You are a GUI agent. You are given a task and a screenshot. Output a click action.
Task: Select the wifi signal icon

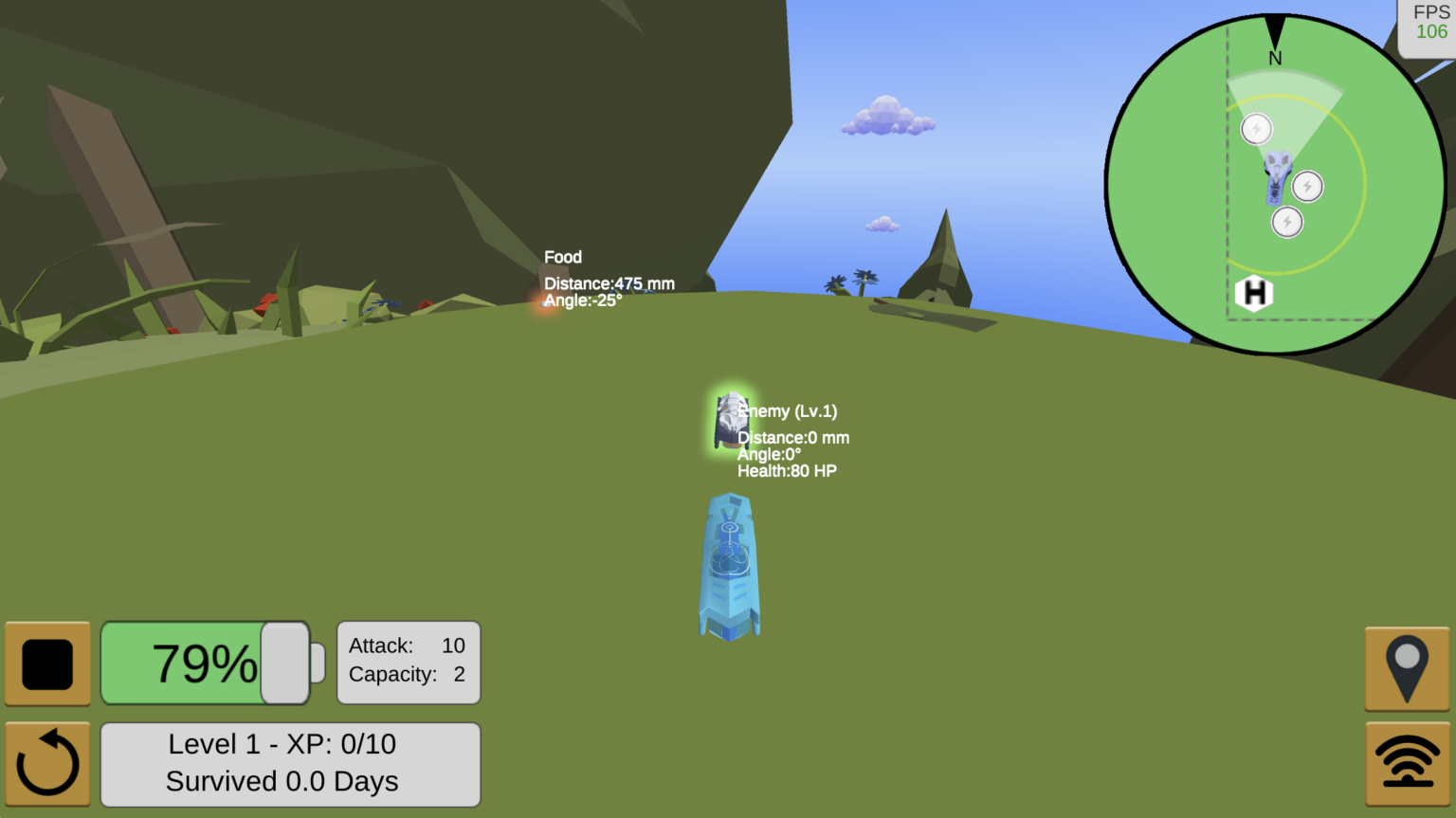pyautogui.click(x=1407, y=761)
